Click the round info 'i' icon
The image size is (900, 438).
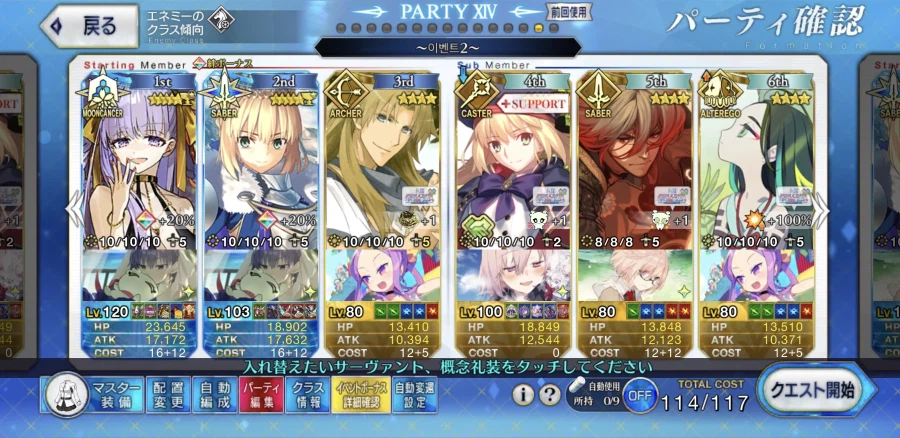click(523, 394)
